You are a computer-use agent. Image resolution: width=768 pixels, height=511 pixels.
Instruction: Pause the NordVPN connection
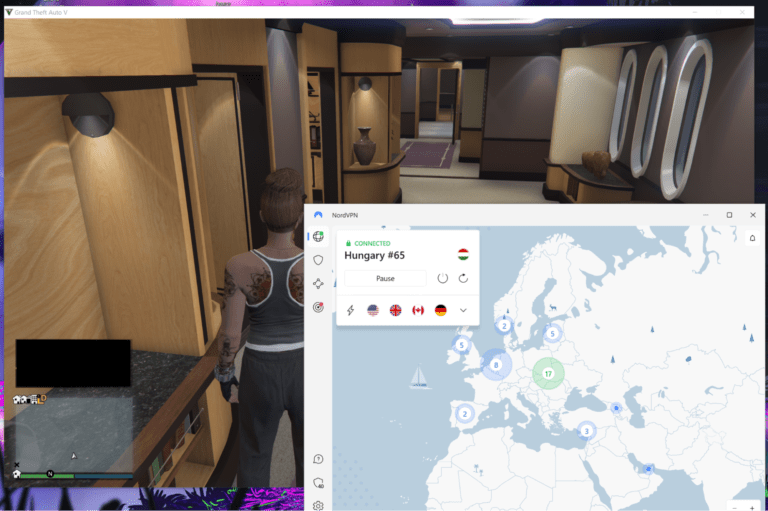click(x=385, y=278)
